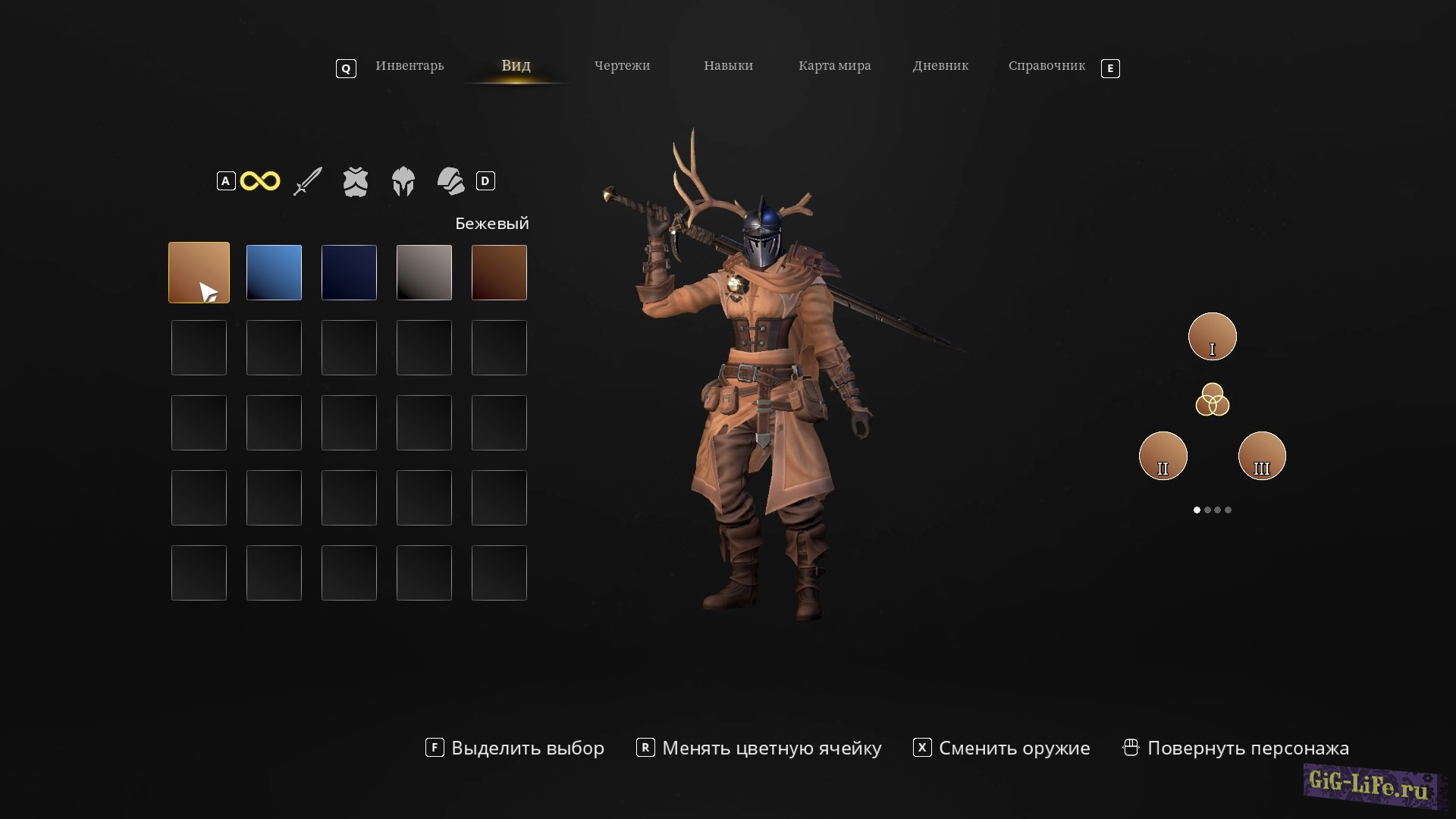Open the Дневник tab
1456x819 pixels.
(940, 66)
